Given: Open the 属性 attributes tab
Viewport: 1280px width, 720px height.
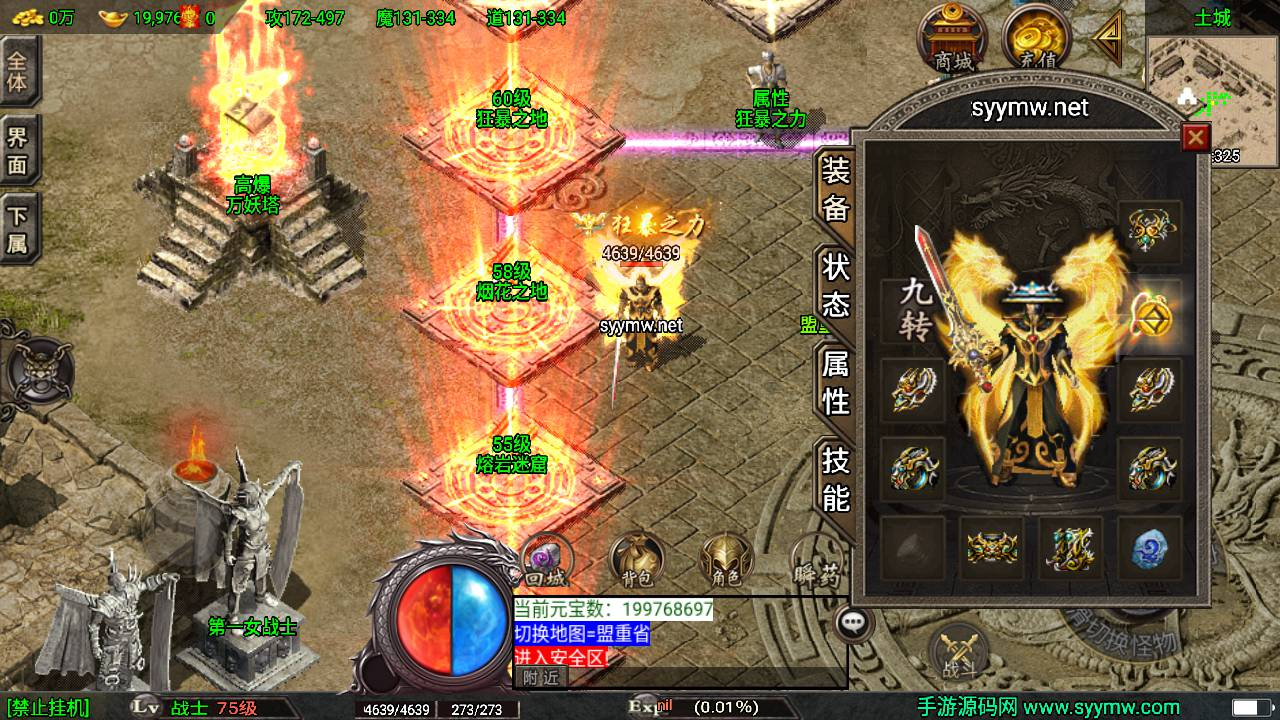Looking at the screenshot, I should 836,382.
